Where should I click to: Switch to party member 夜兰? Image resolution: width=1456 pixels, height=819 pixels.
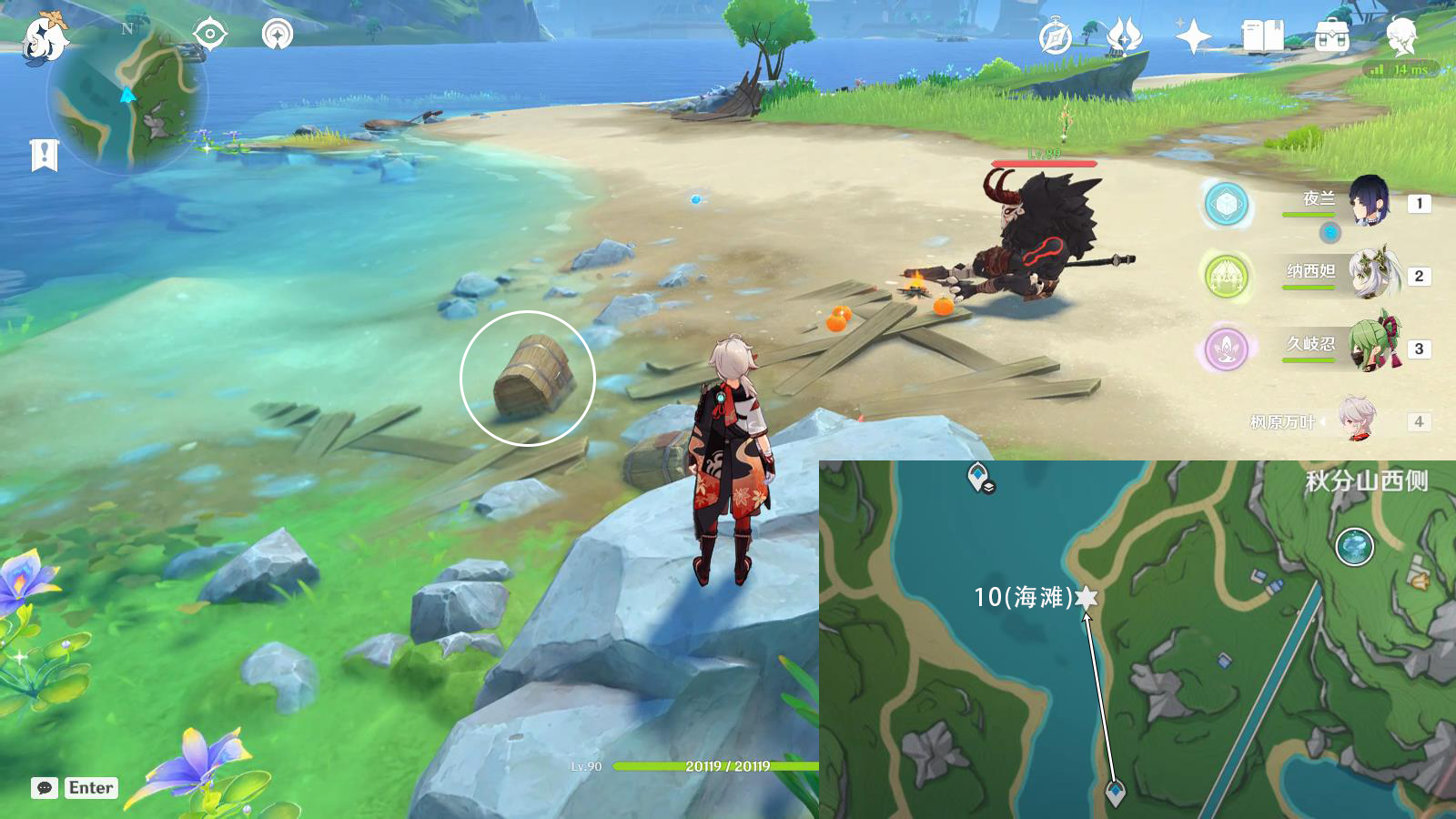pos(1368,202)
